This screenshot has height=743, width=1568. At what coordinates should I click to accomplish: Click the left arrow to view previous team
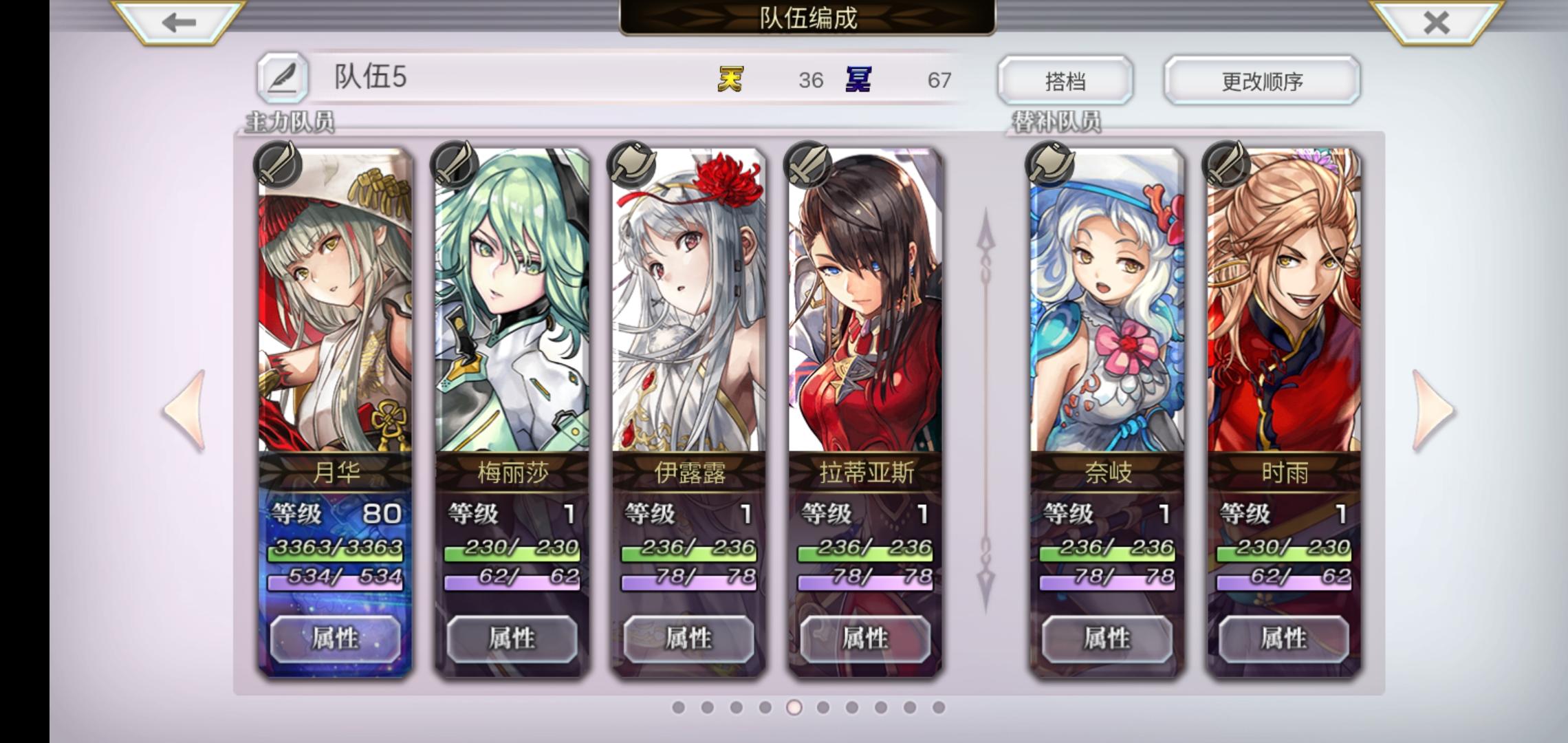pyautogui.click(x=186, y=410)
